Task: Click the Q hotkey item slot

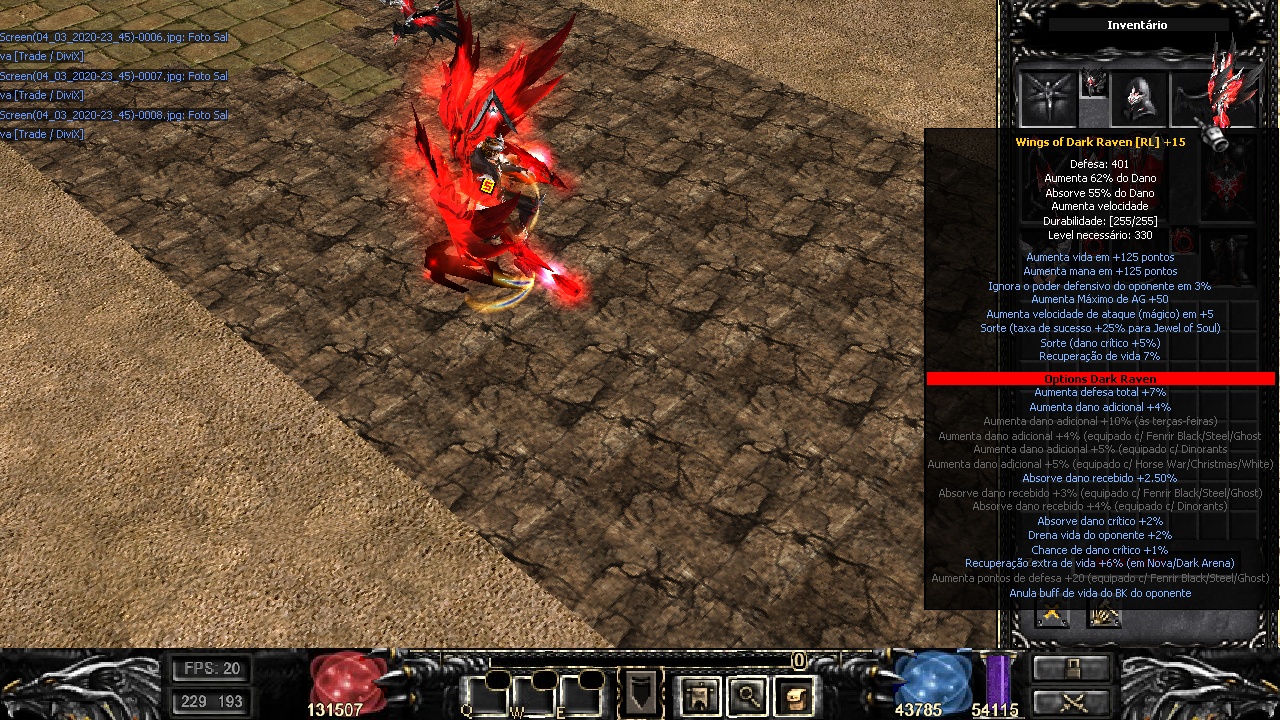Action: 484,692
